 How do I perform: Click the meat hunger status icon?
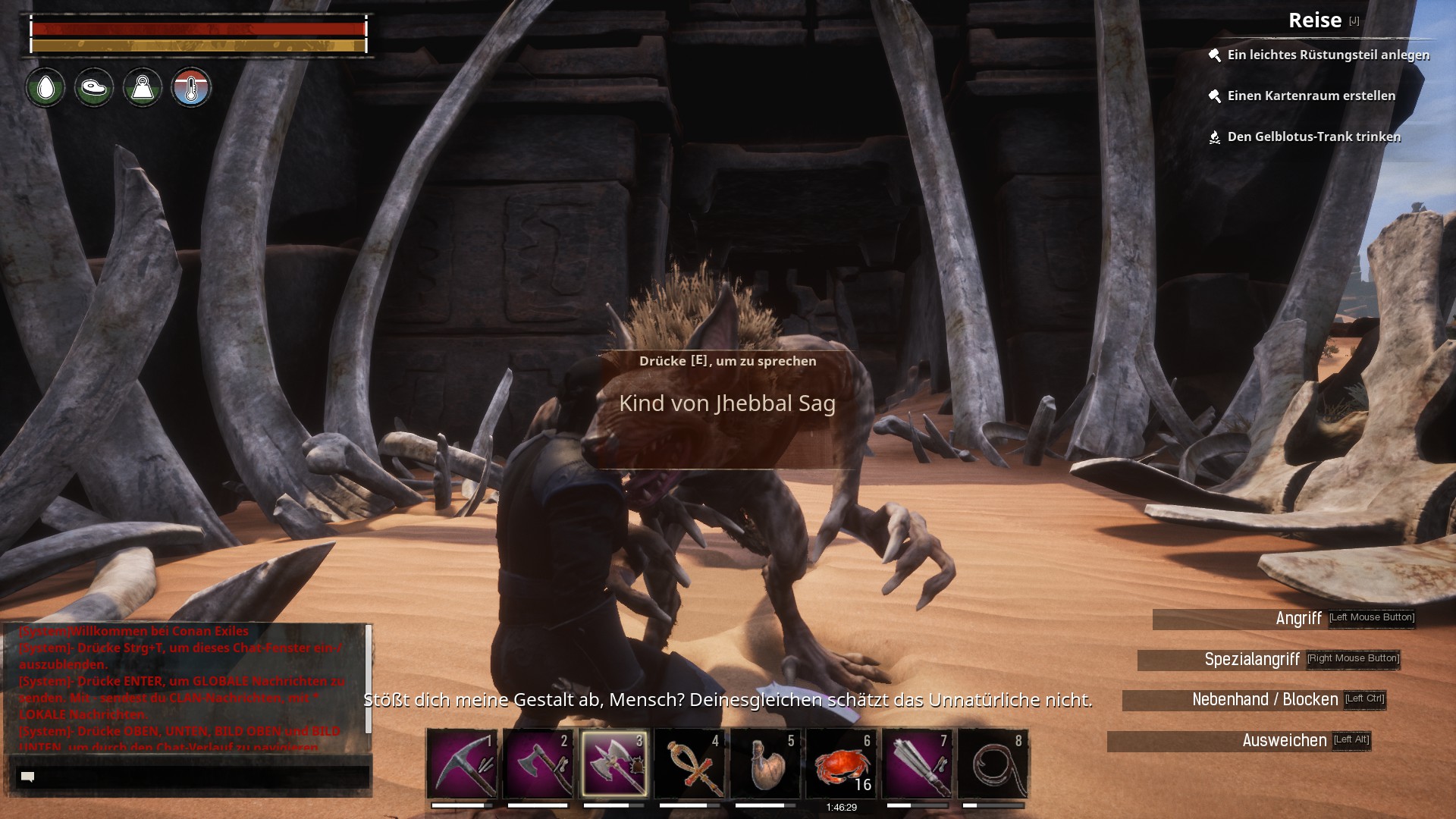point(94,88)
